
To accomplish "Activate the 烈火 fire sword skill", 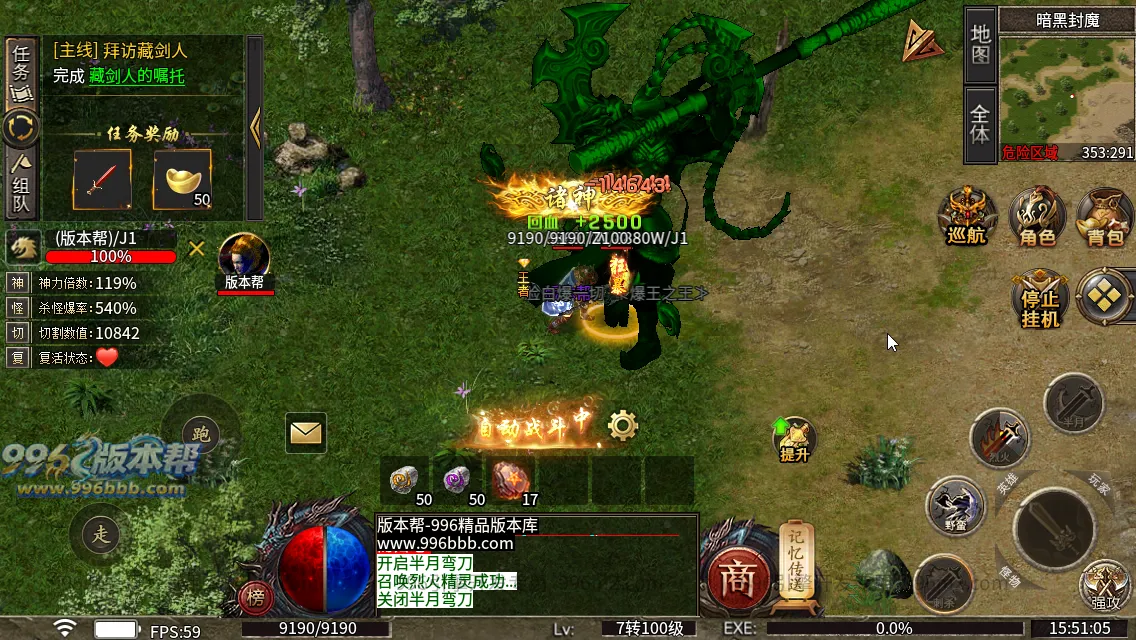I will click(999, 438).
